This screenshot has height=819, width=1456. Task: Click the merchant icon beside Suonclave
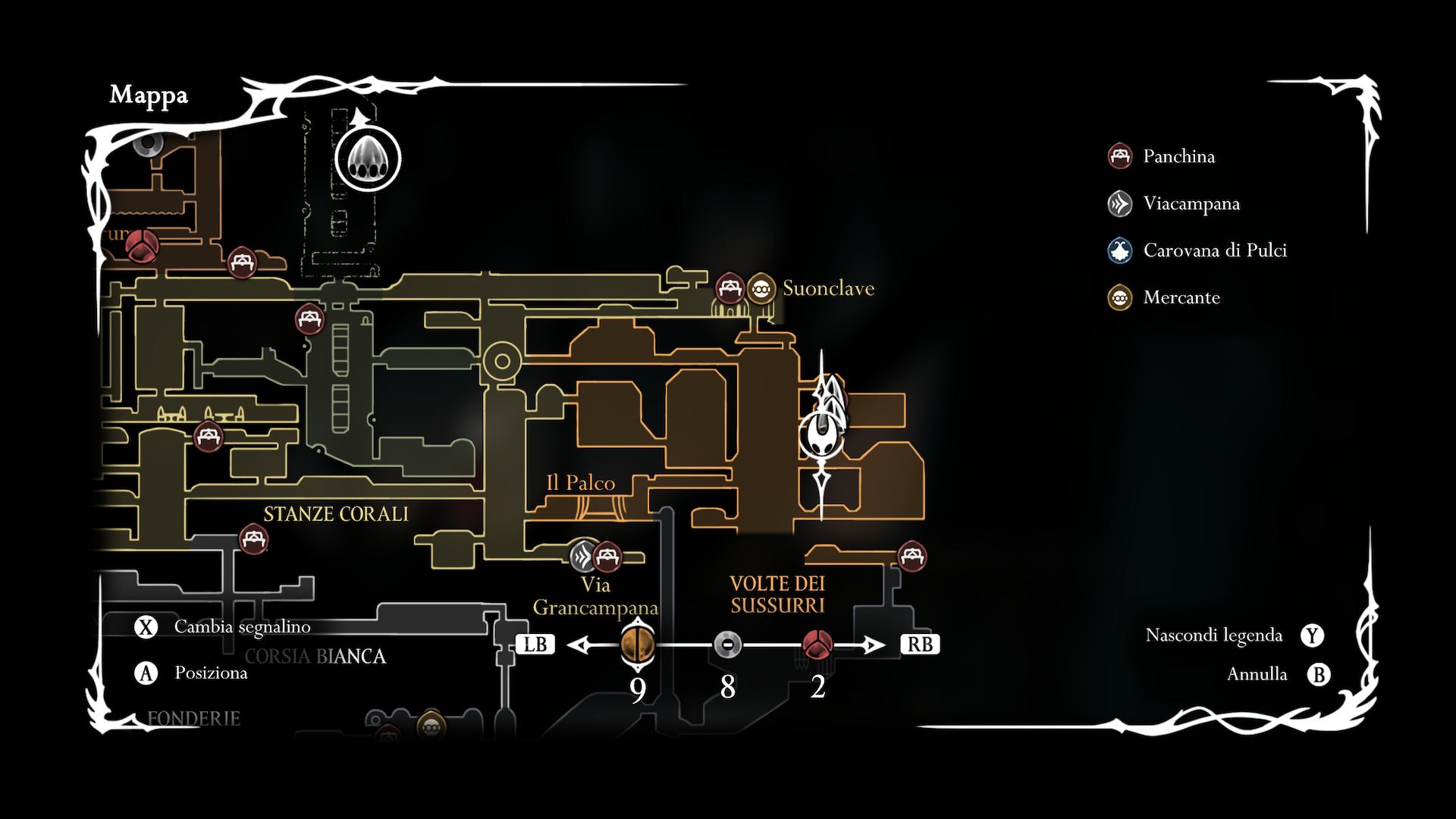click(x=761, y=288)
